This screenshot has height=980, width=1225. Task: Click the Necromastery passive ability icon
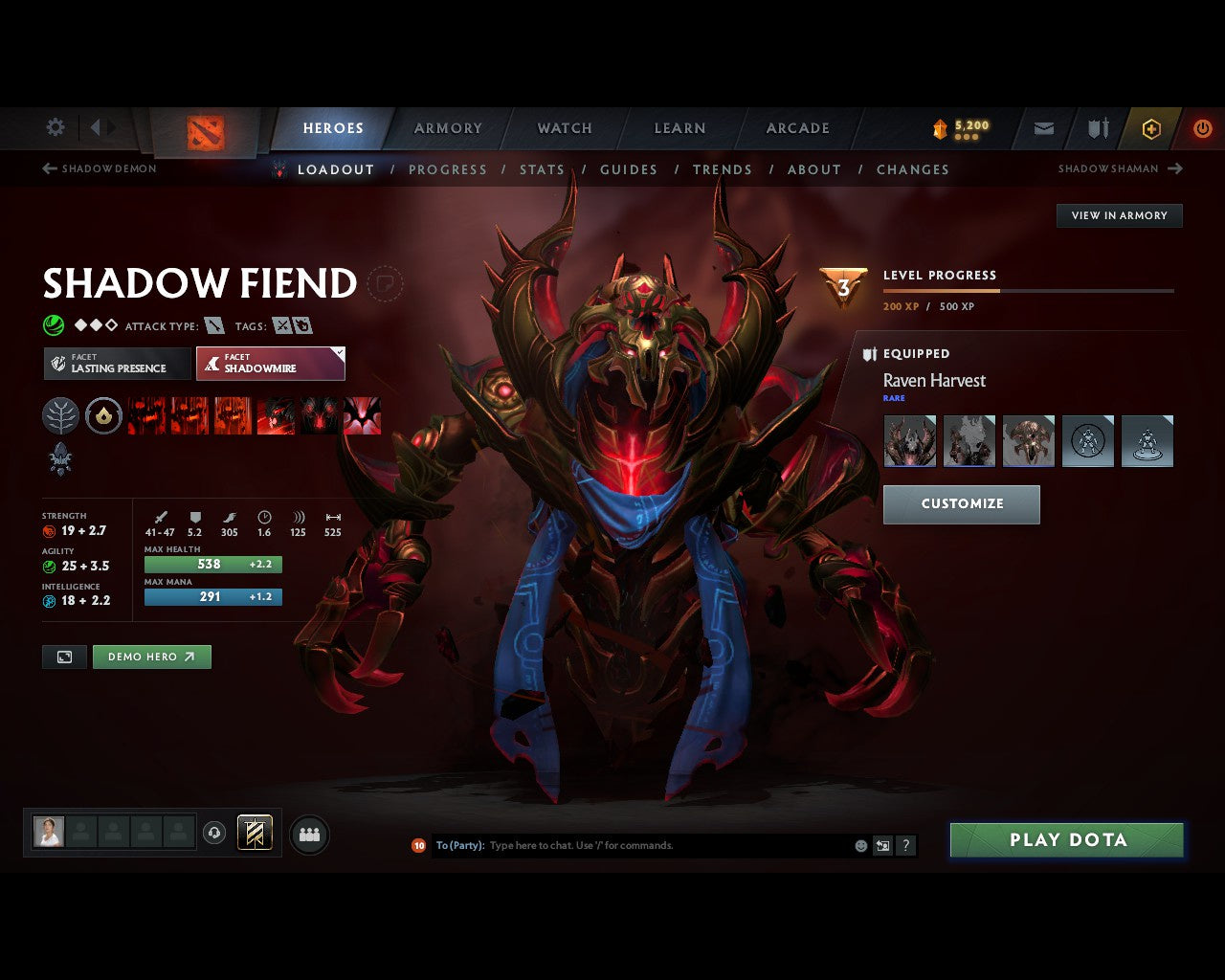pyautogui.click(x=276, y=415)
